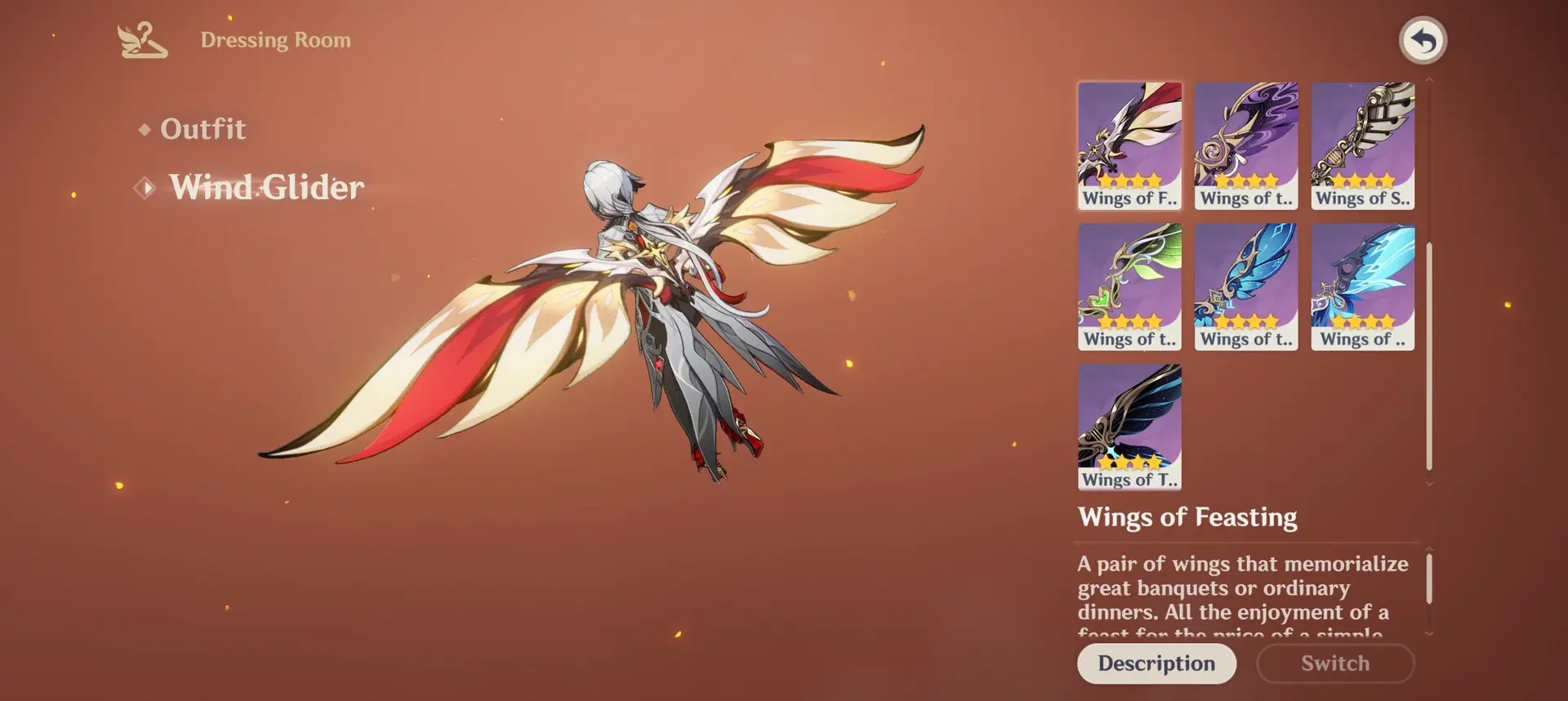Select the Wind Glider category

click(267, 187)
